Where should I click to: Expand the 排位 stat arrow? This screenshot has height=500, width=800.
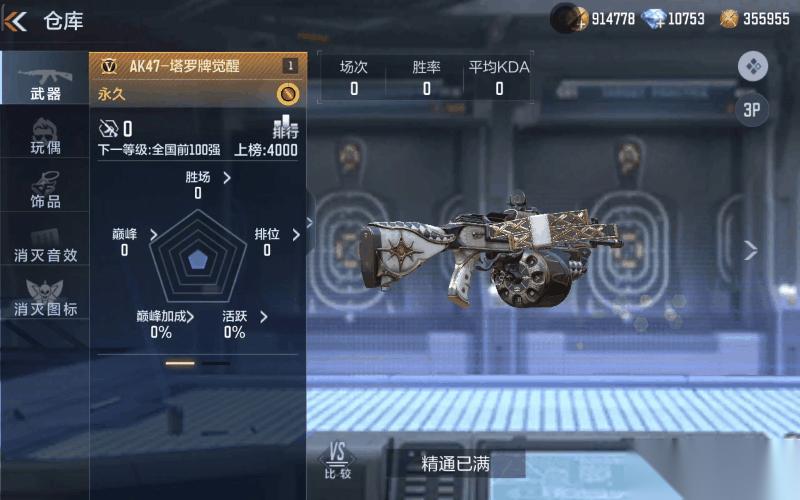coord(296,235)
